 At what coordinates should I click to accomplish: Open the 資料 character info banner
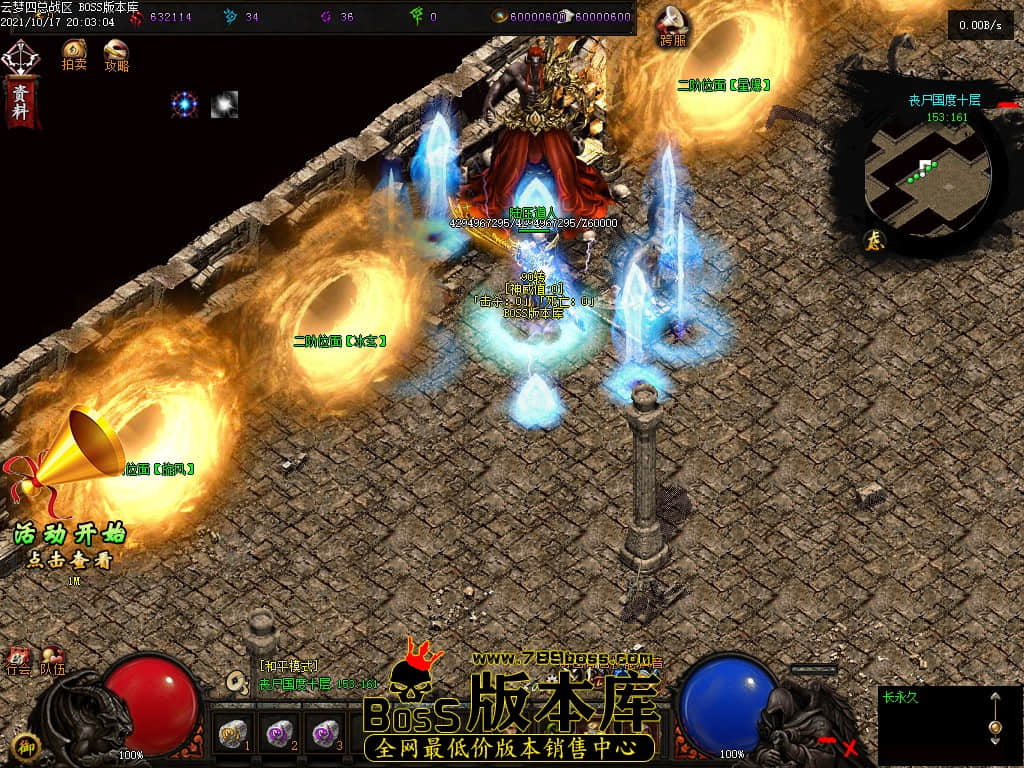20,100
